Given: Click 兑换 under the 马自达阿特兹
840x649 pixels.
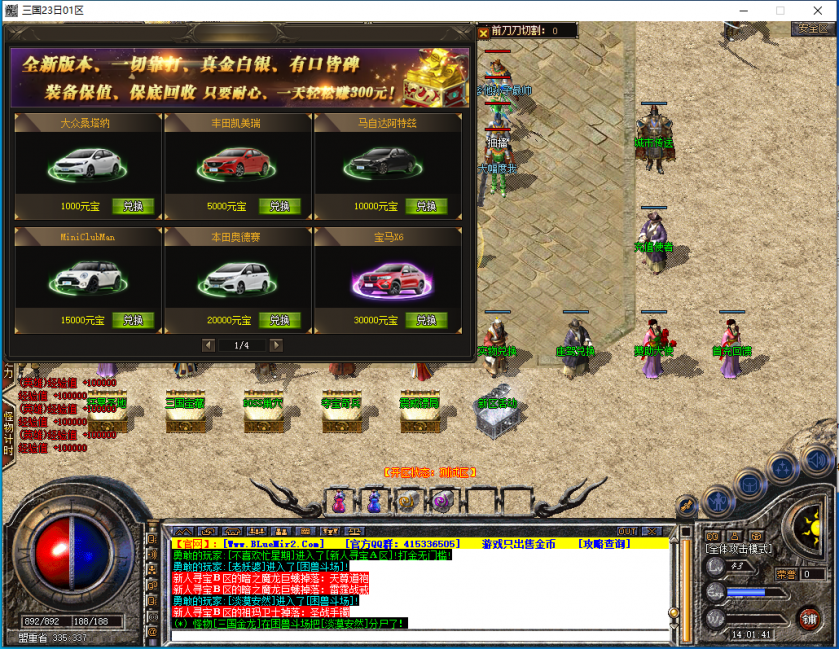Looking at the screenshot, I should tap(427, 207).
